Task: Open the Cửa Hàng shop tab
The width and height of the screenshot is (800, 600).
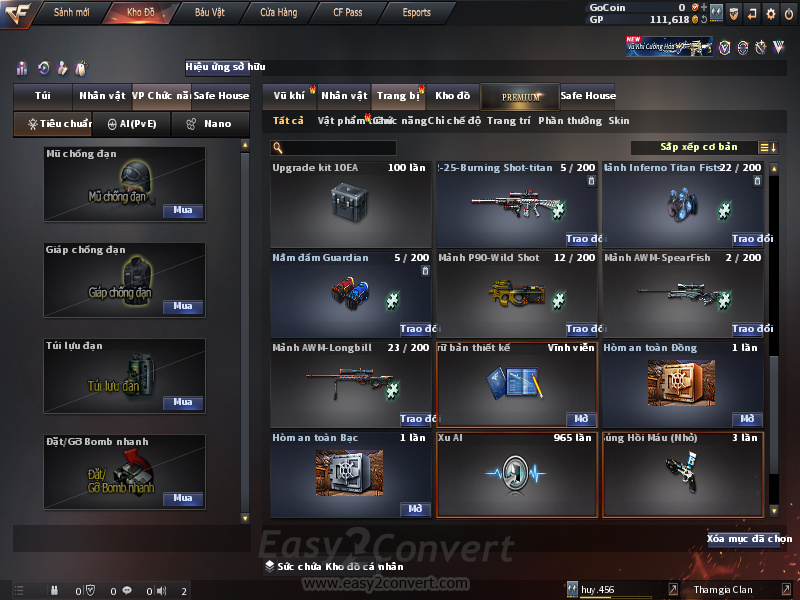Action: tap(278, 13)
